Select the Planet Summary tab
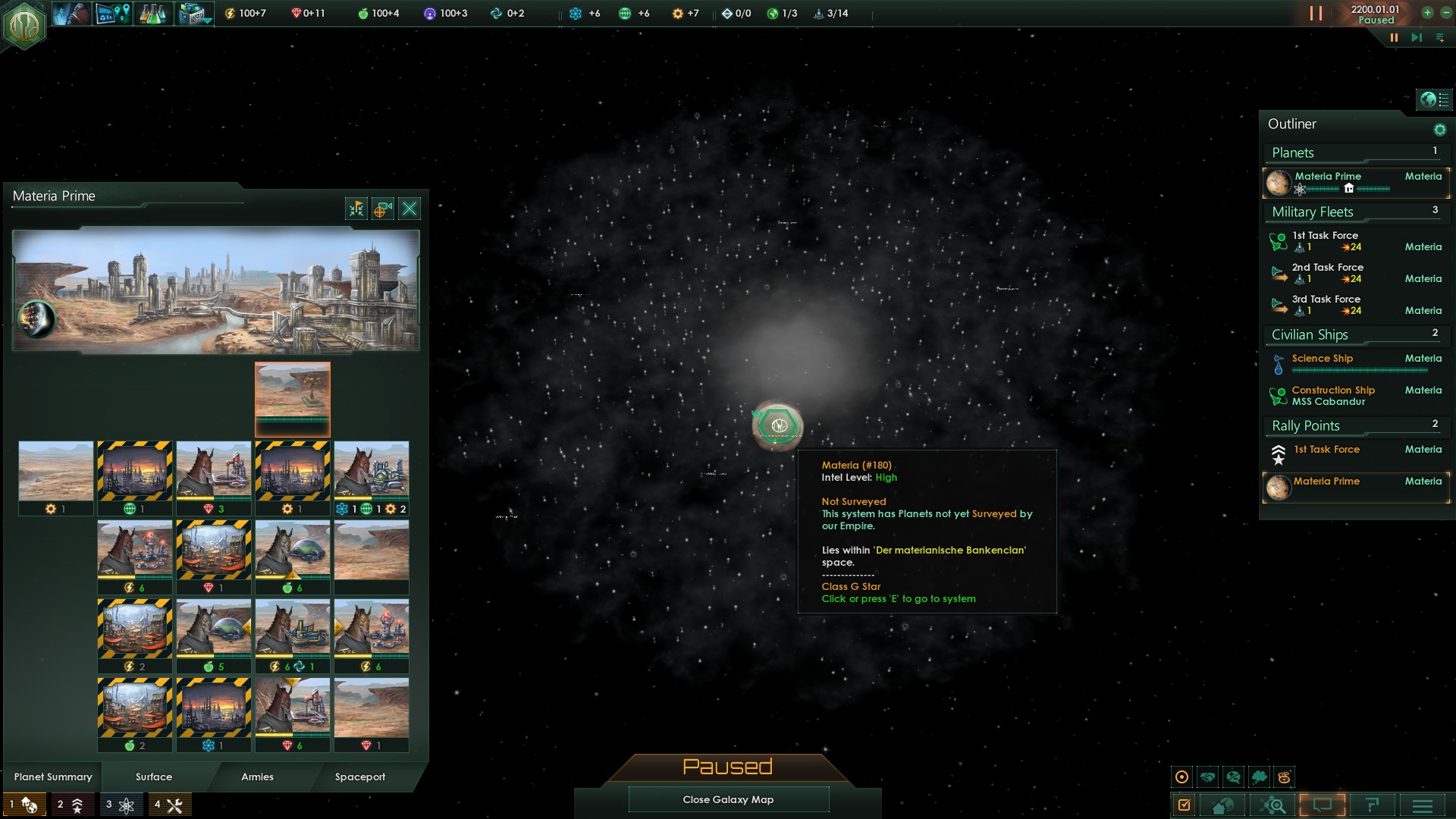This screenshot has width=1456, height=819. click(53, 777)
